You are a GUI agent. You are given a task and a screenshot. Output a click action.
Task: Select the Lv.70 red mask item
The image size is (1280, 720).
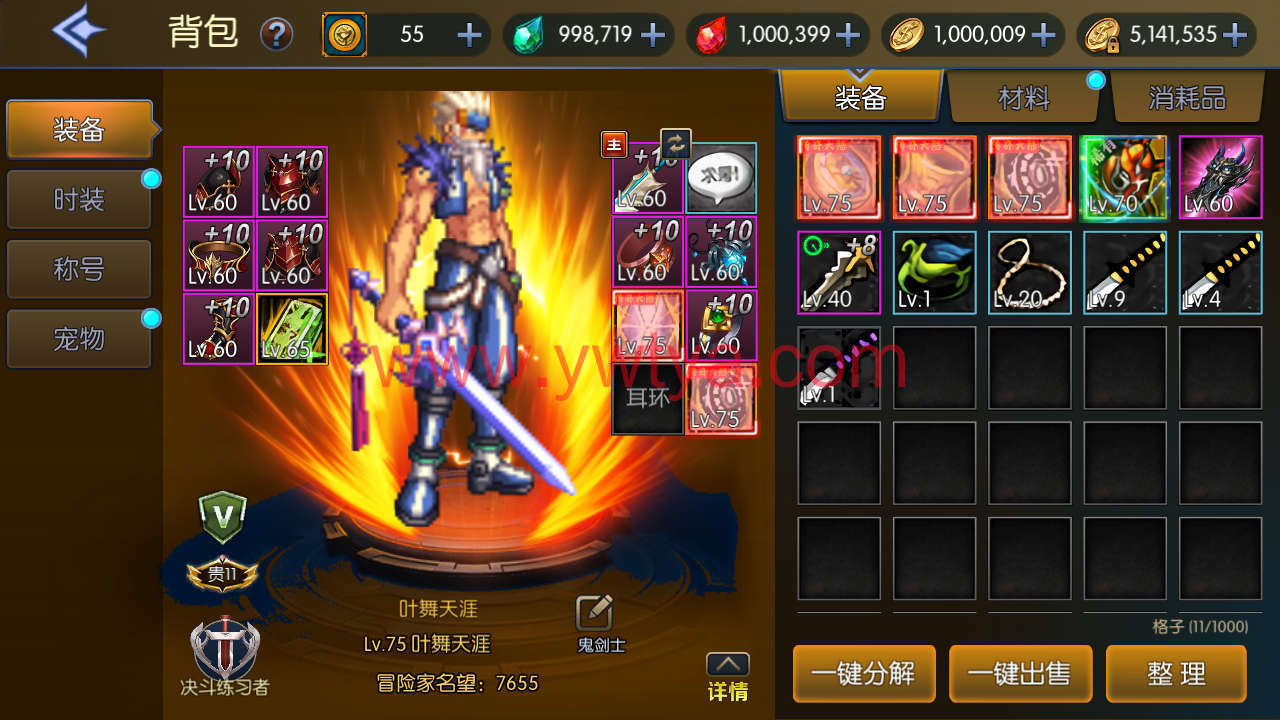1124,177
